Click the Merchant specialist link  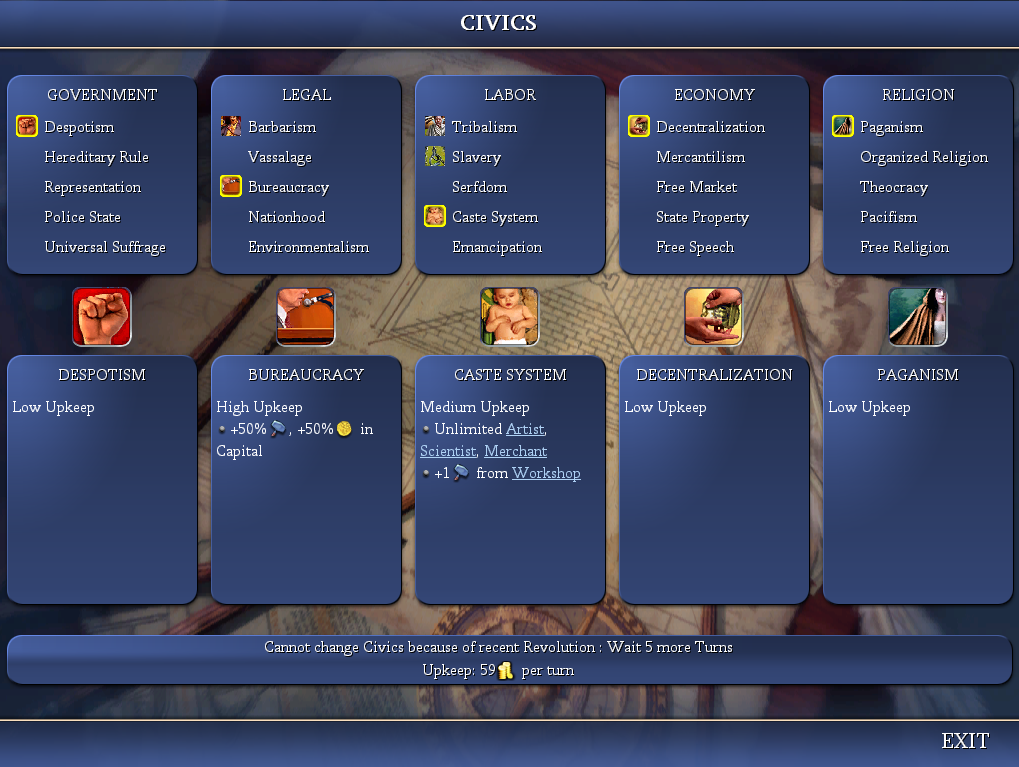pos(515,451)
